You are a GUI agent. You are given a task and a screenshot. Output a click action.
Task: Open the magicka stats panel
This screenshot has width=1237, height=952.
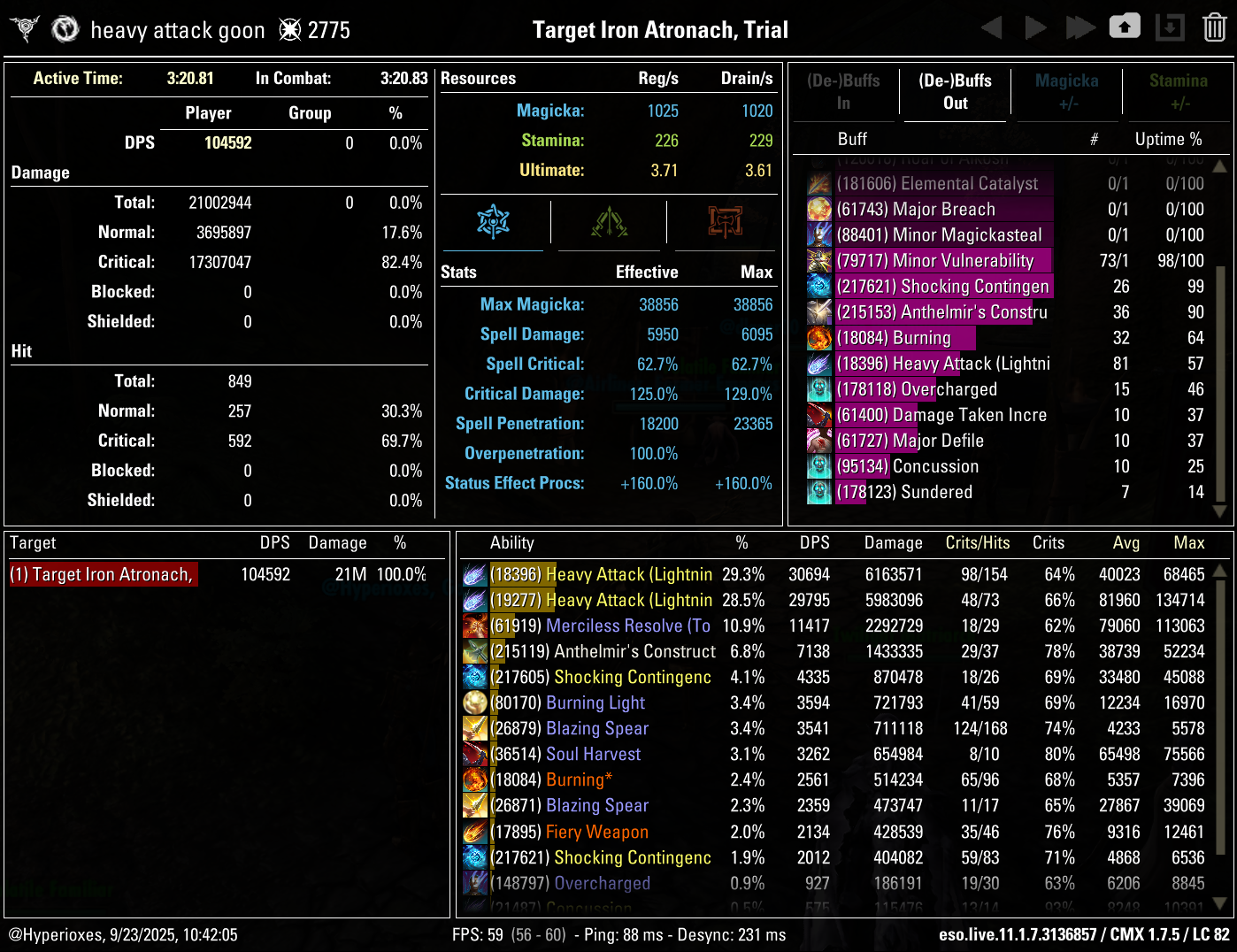(x=493, y=223)
